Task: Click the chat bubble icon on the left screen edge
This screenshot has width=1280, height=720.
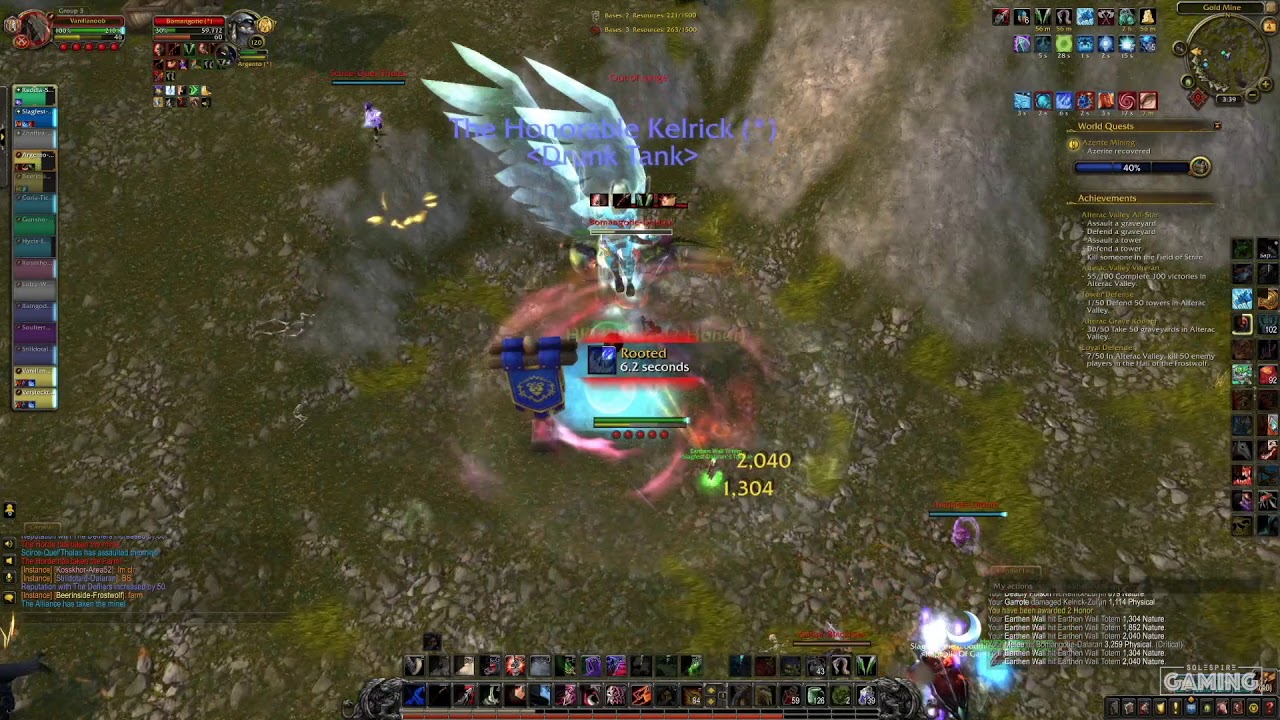Action: (x=9, y=598)
